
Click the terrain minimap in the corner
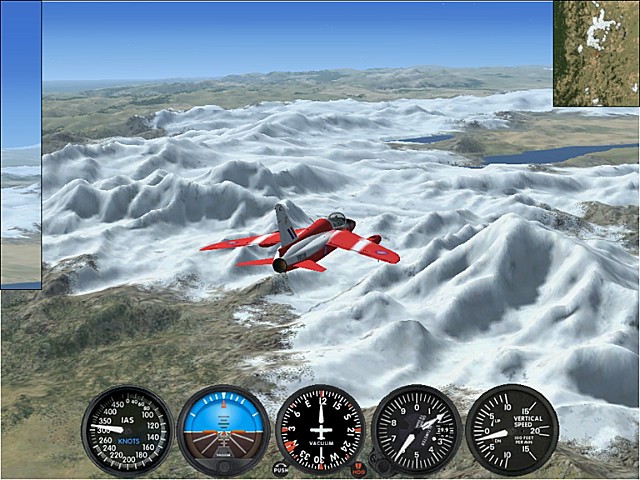(596, 53)
